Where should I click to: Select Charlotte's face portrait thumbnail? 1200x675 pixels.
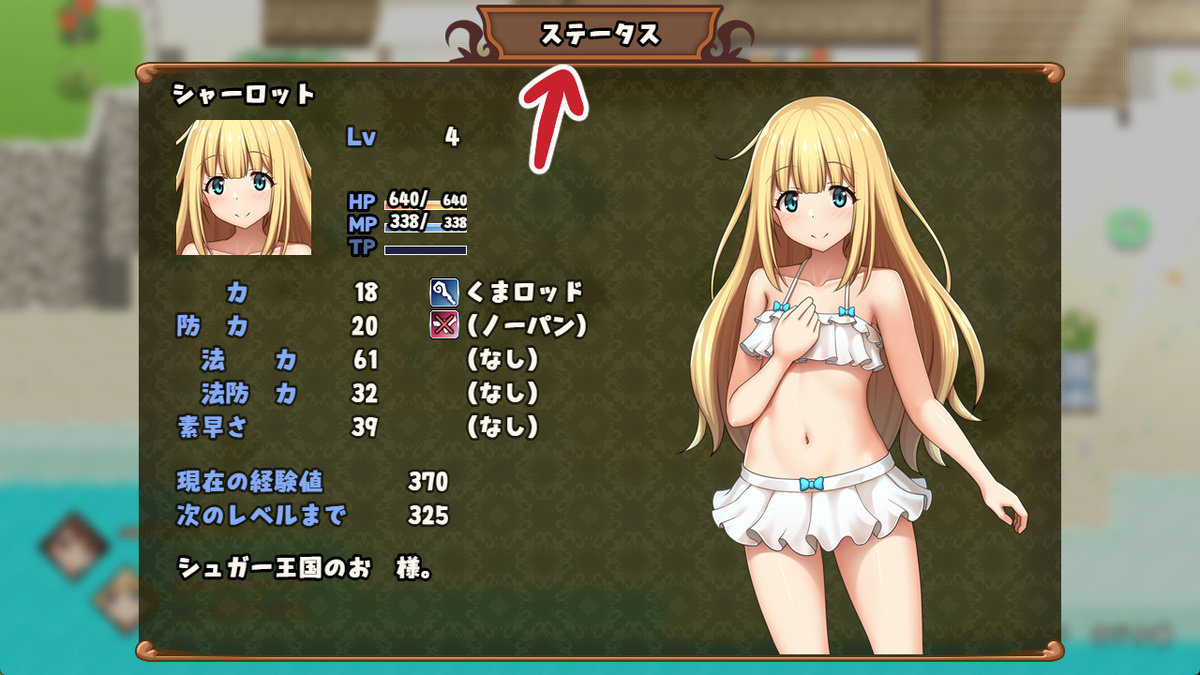pos(237,188)
